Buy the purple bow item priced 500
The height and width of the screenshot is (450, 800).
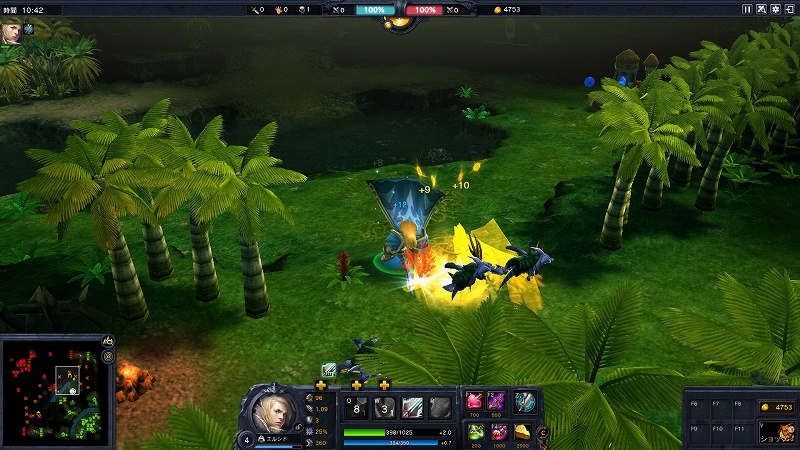click(x=497, y=401)
